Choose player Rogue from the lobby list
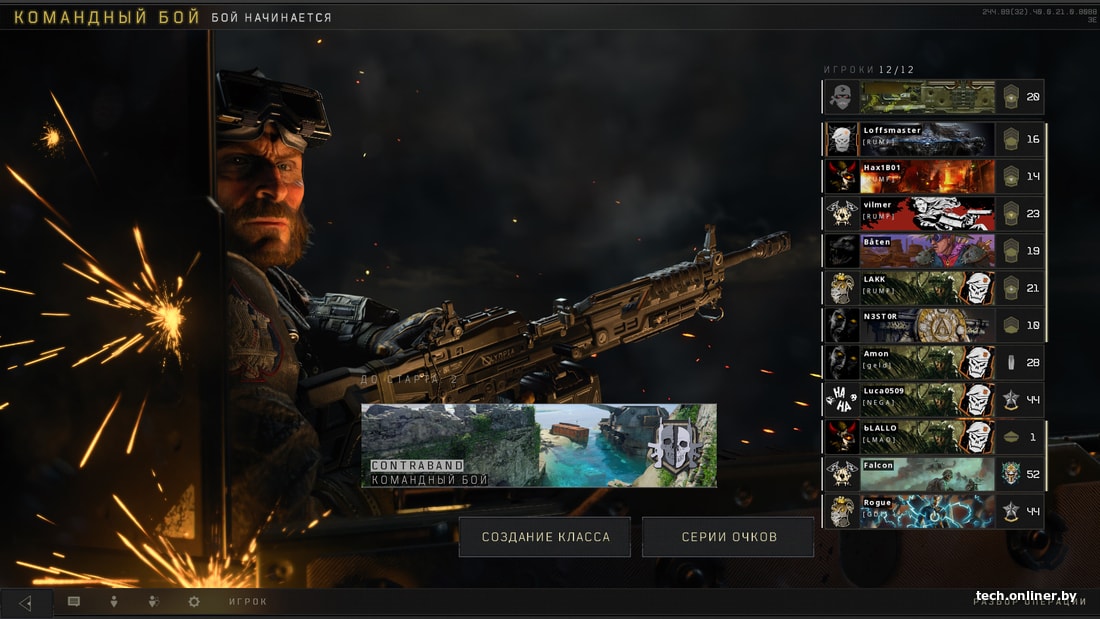 point(928,510)
